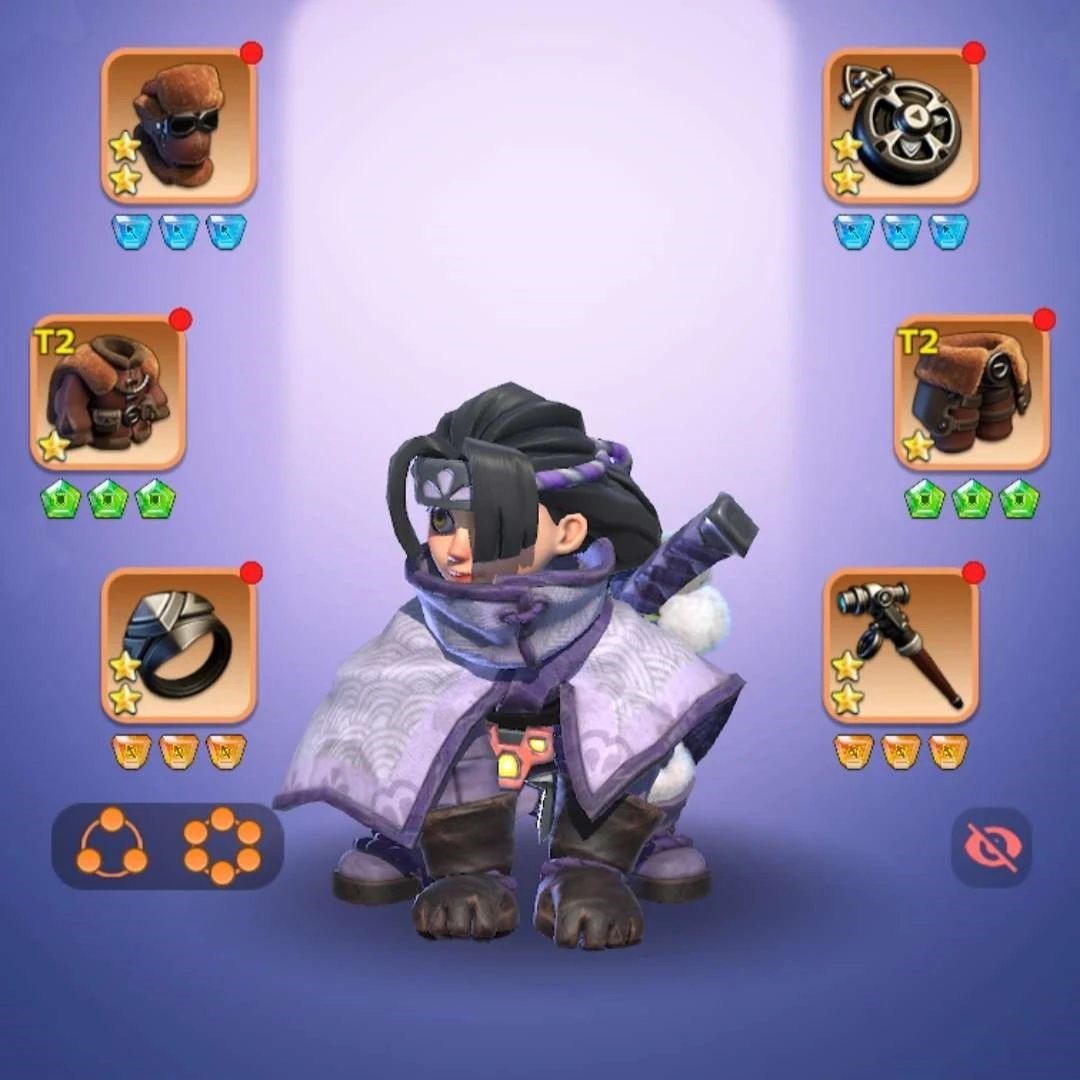Tap the six-node orange ring icon
Image resolution: width=1080 pixels, height=1080 pixels.
pyautogui.click(x=222, y=845)
